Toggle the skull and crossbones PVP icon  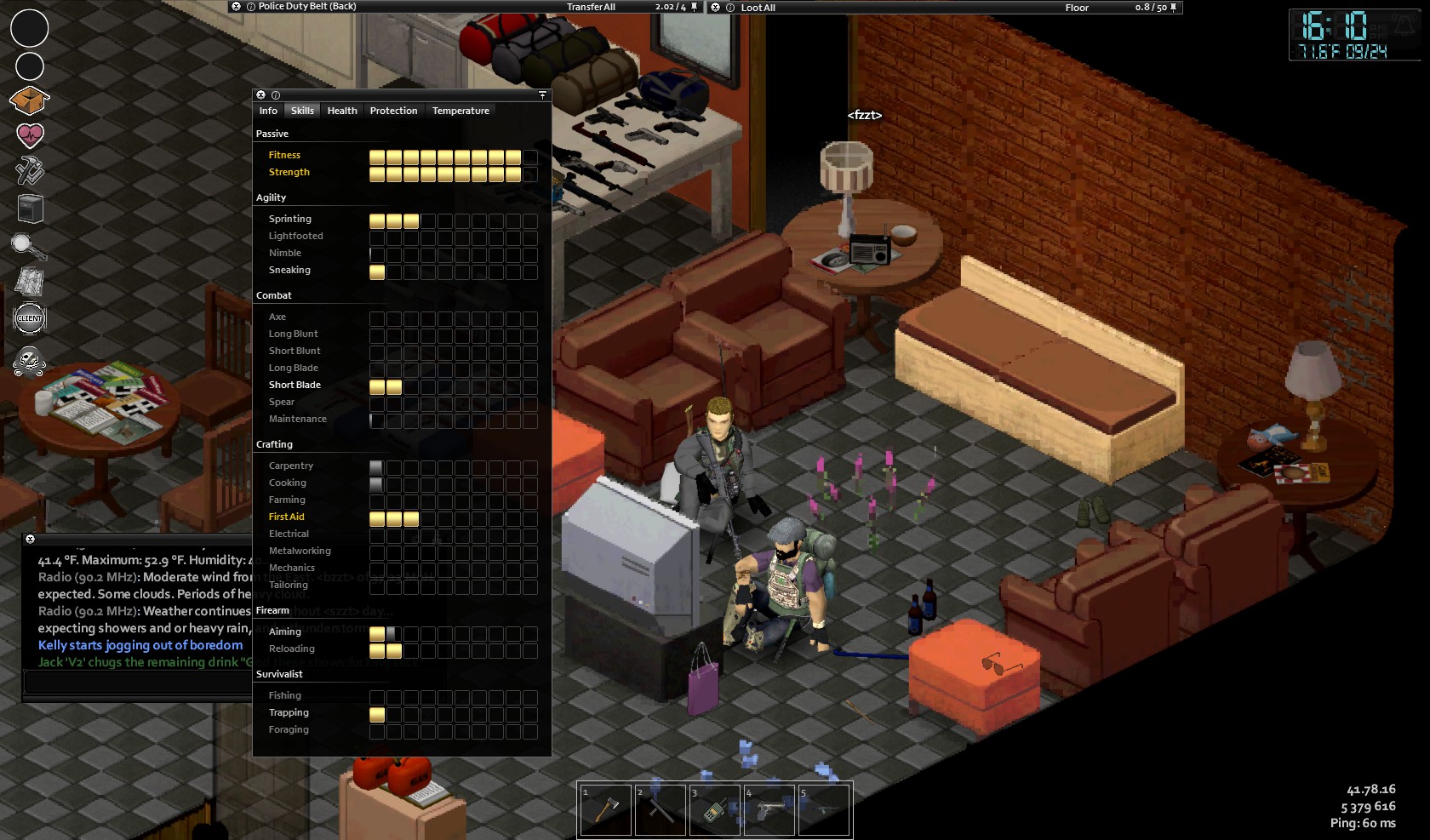coord(30,361)
